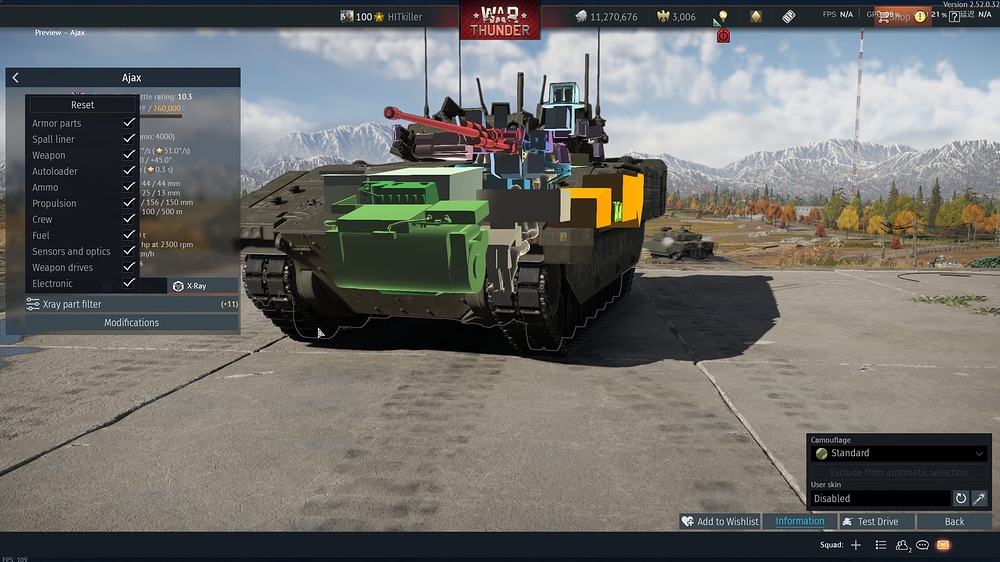Disable the Sensors and optics filter
This screenshot has height=562, width=1000.
pyautogui.click(x=129, y=251)
